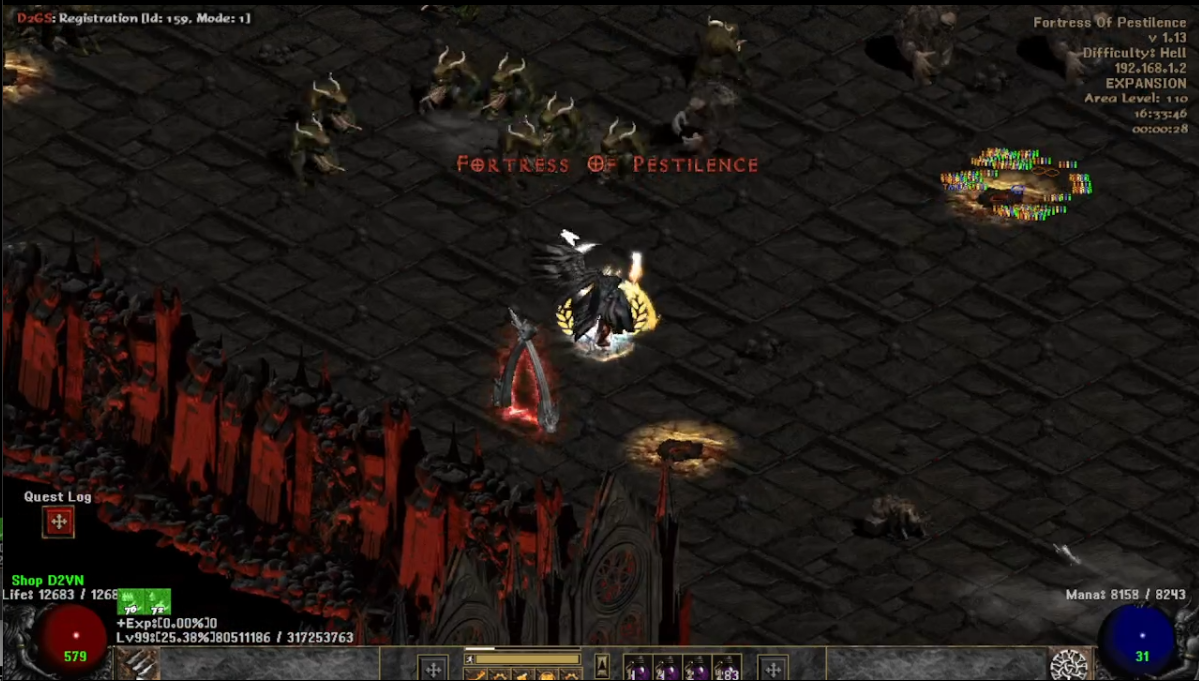This screenshot has height=681, width=1199.
Task: Click the cross button right of belt
Action: (x=772, y=668)
